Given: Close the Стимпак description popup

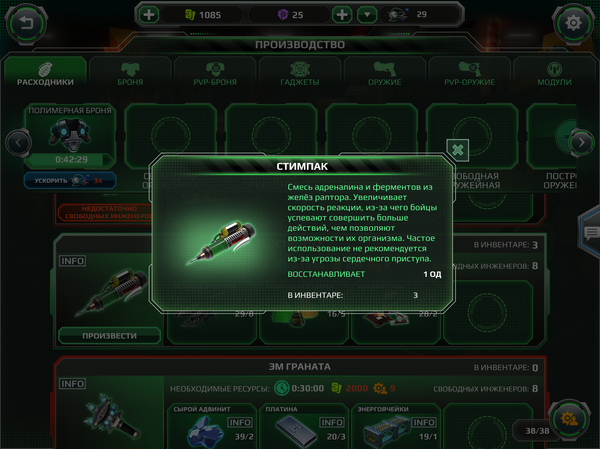Looking at the screenshot, I should [x=457, y=150].
